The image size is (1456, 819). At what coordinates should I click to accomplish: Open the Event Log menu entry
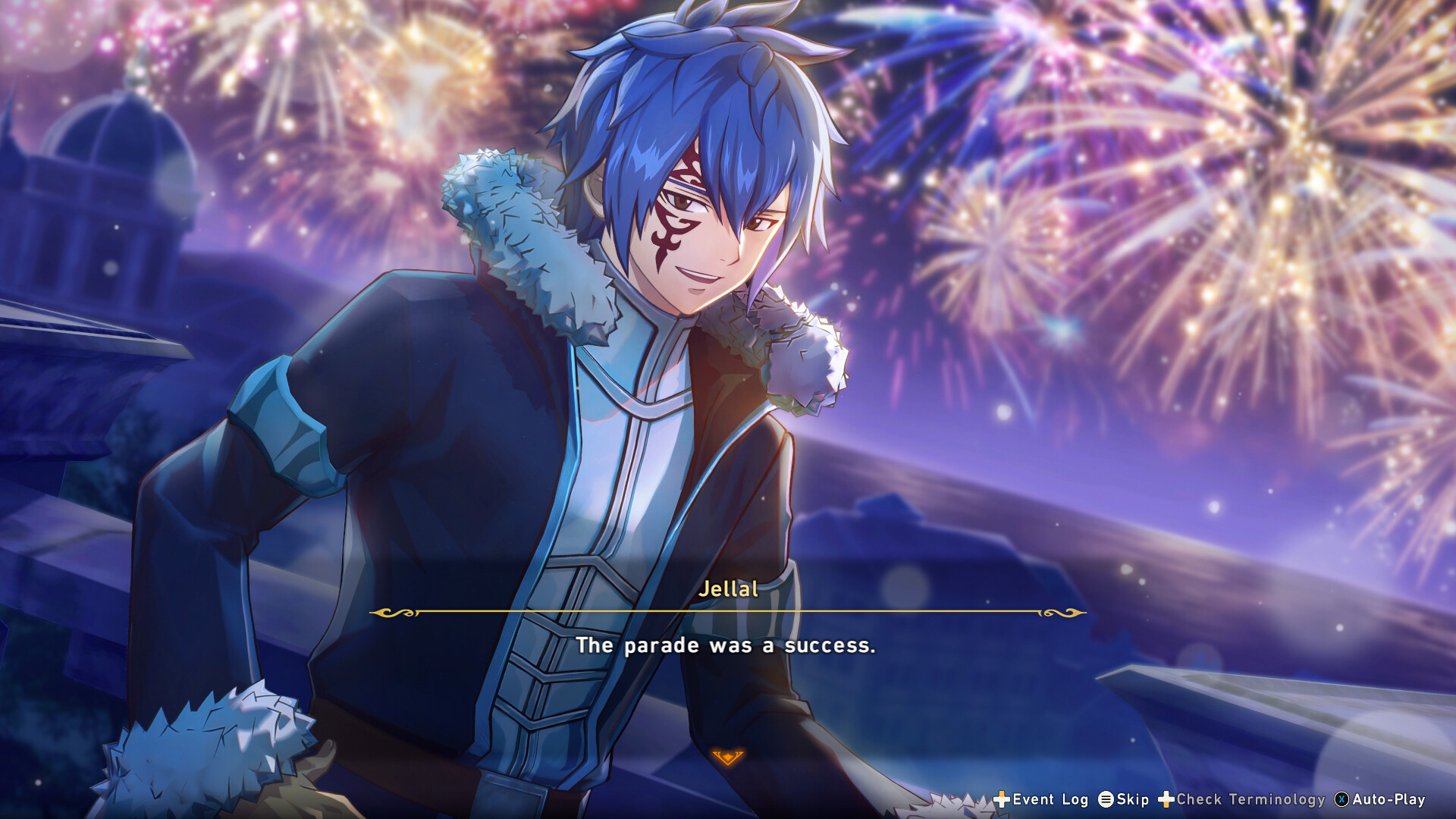(1050, 800)
